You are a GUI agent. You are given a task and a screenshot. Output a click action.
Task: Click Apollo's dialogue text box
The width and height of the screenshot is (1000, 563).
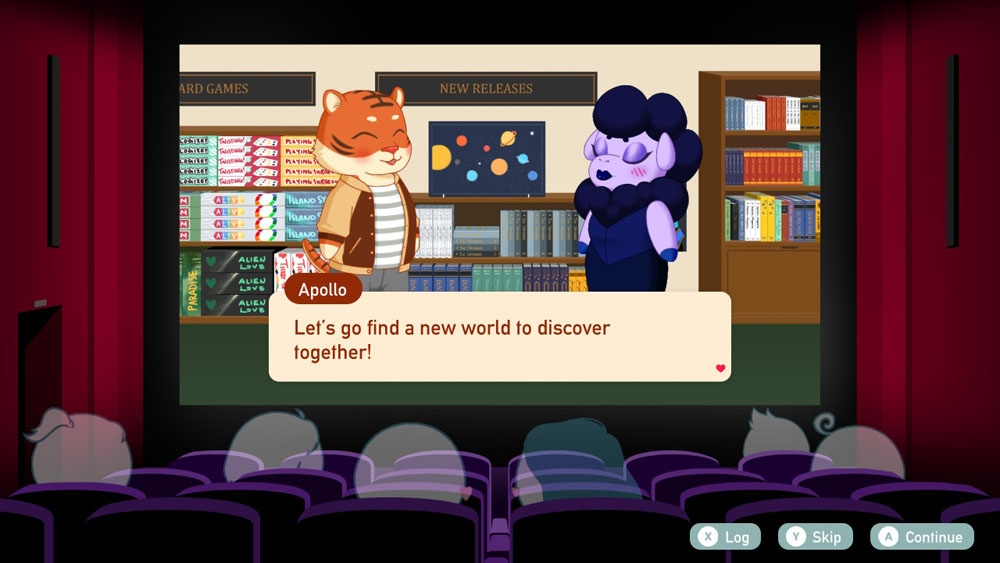click(499, 339)
